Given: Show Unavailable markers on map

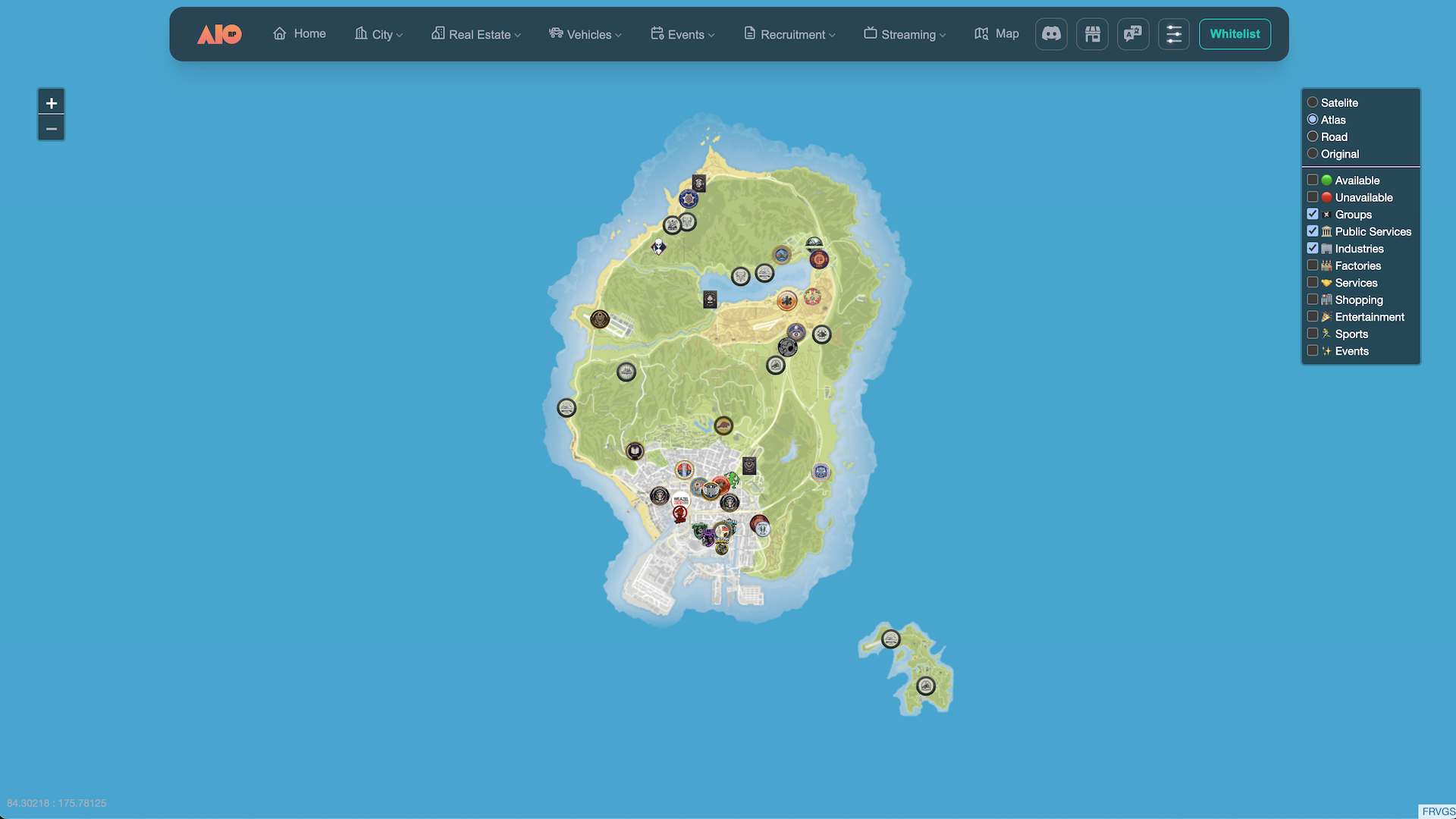Looking at the screenshot, I should pos(1313,197).
